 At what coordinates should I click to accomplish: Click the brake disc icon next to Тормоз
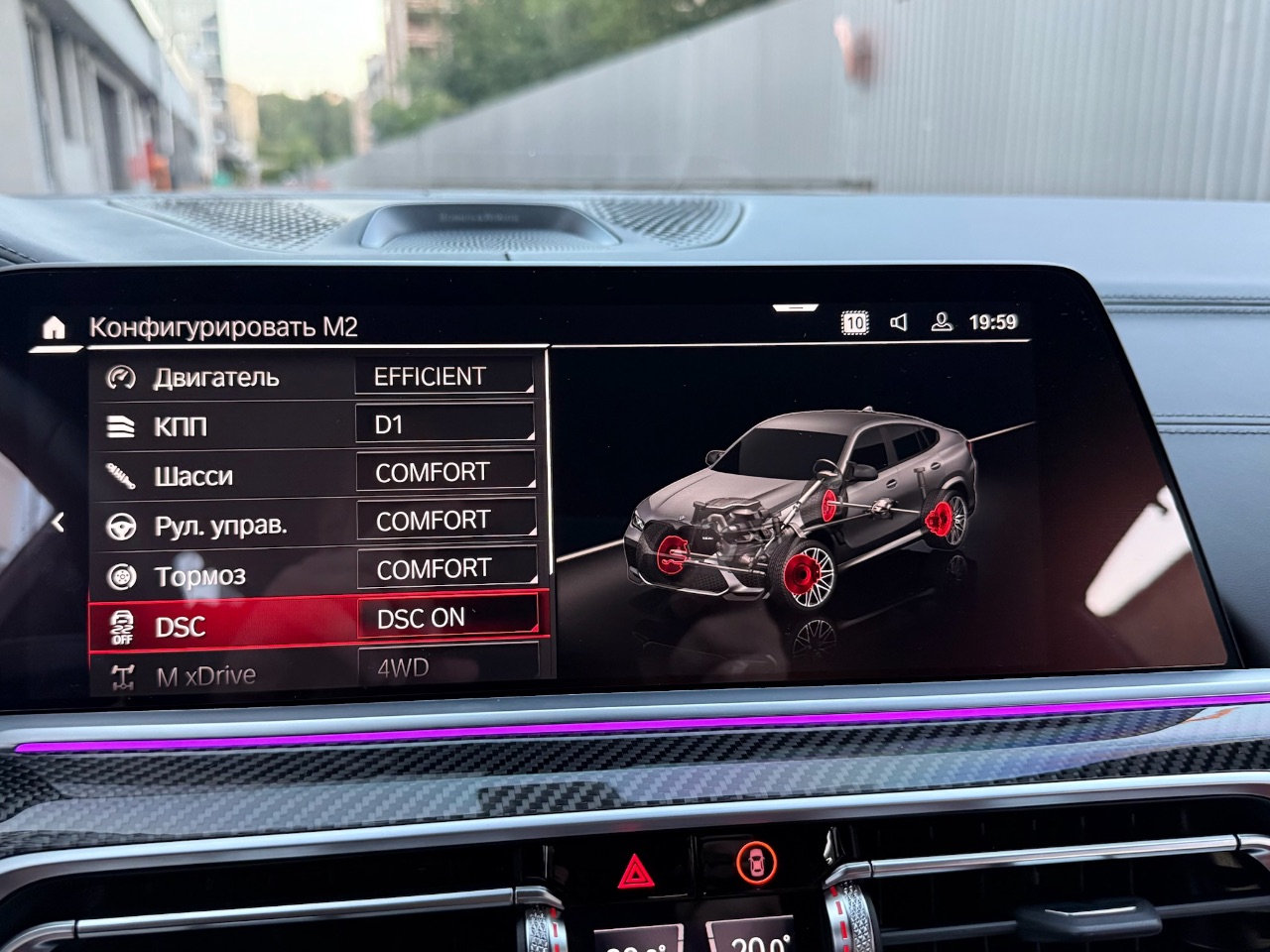(x=122, y=574)
